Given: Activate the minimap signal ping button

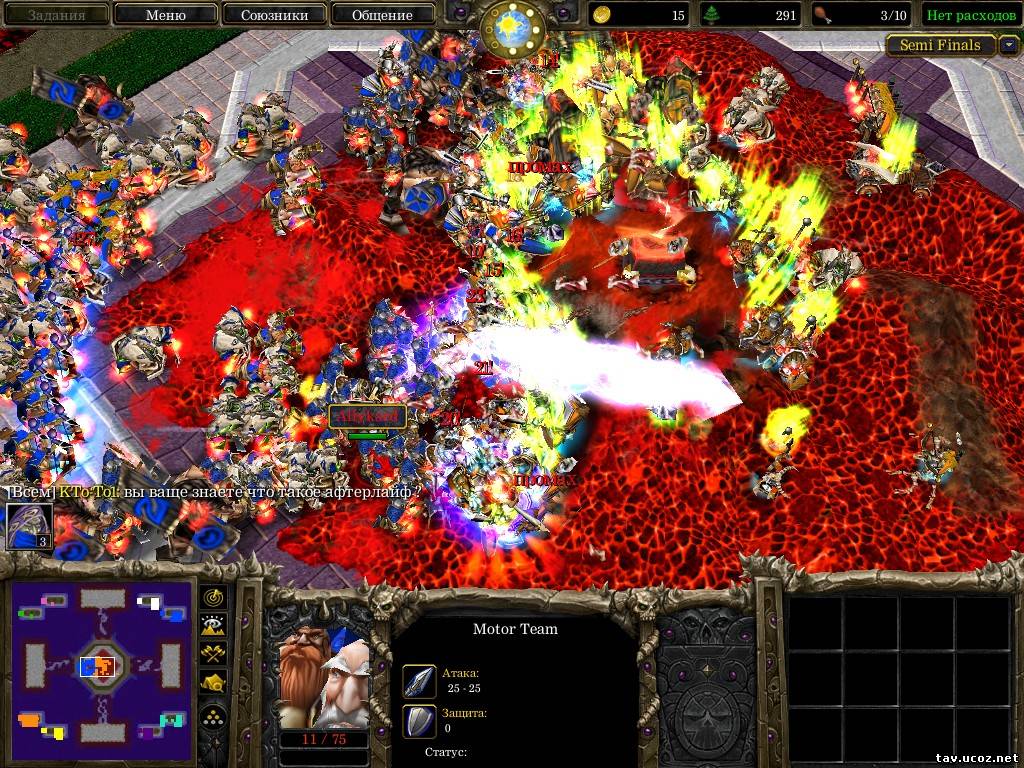Looking at the screenshot, I should 215,598.
